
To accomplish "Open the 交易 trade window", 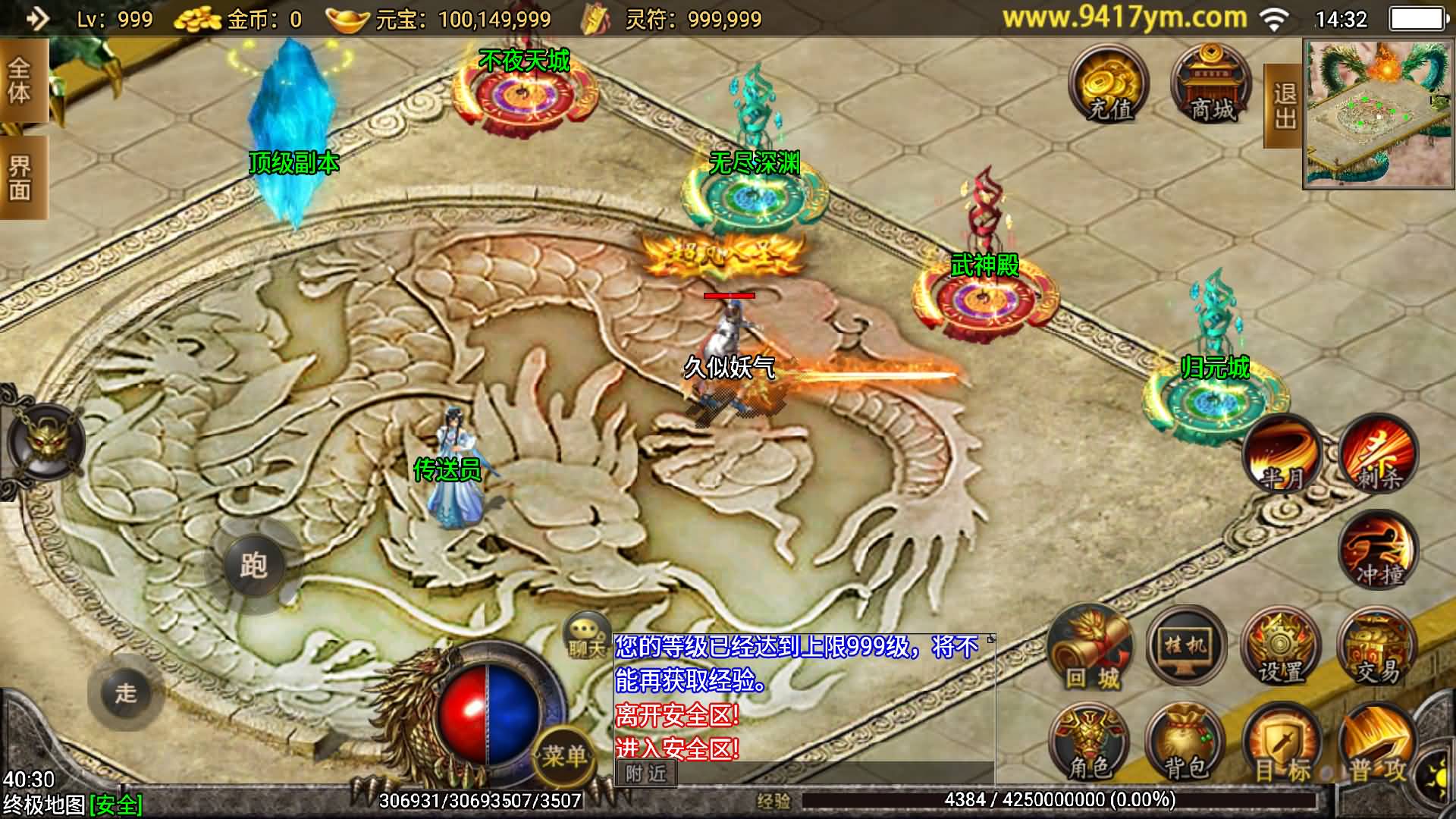I will click(x=1377, y=649).
